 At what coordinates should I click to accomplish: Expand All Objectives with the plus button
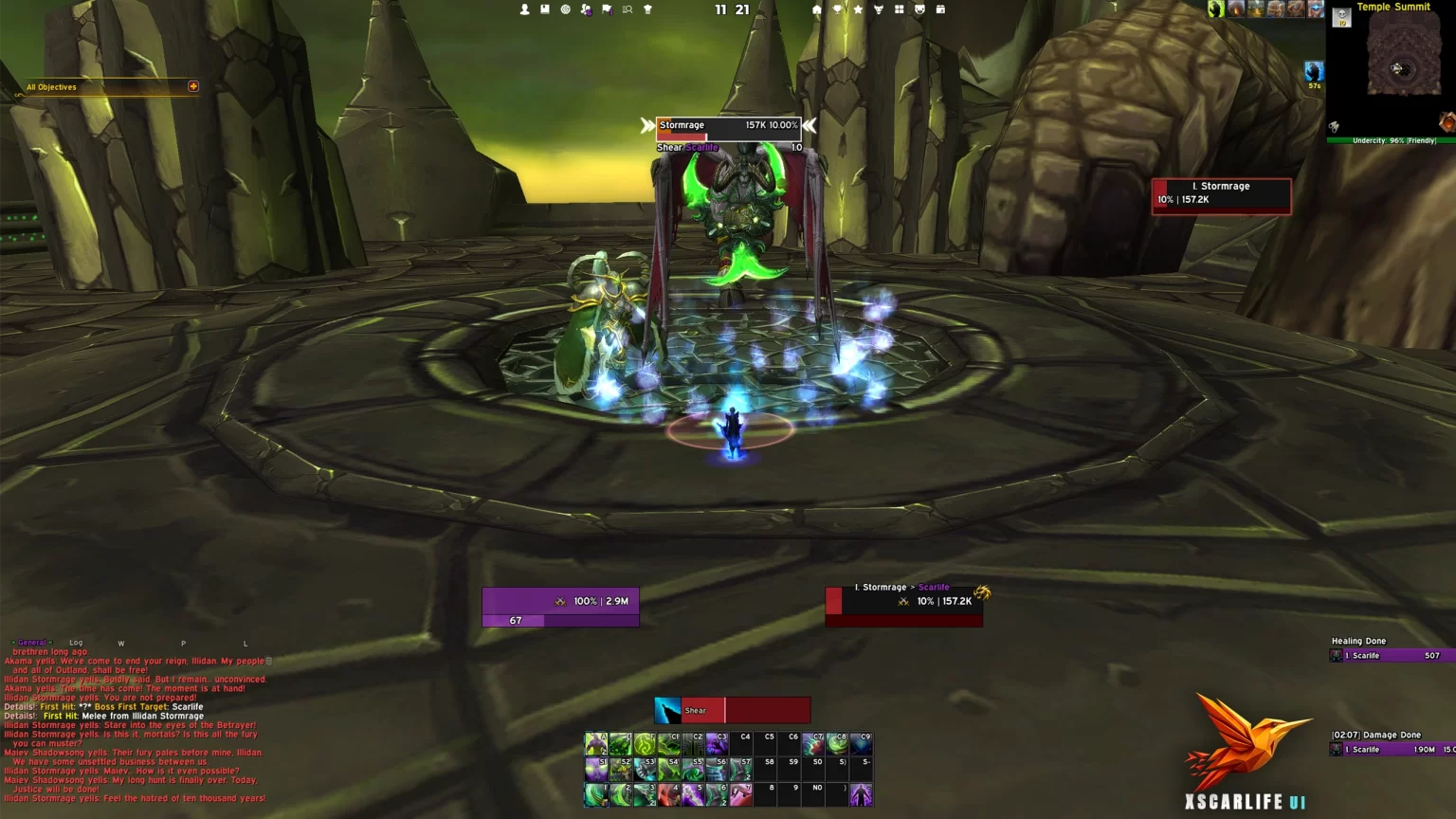click(193, 86)
